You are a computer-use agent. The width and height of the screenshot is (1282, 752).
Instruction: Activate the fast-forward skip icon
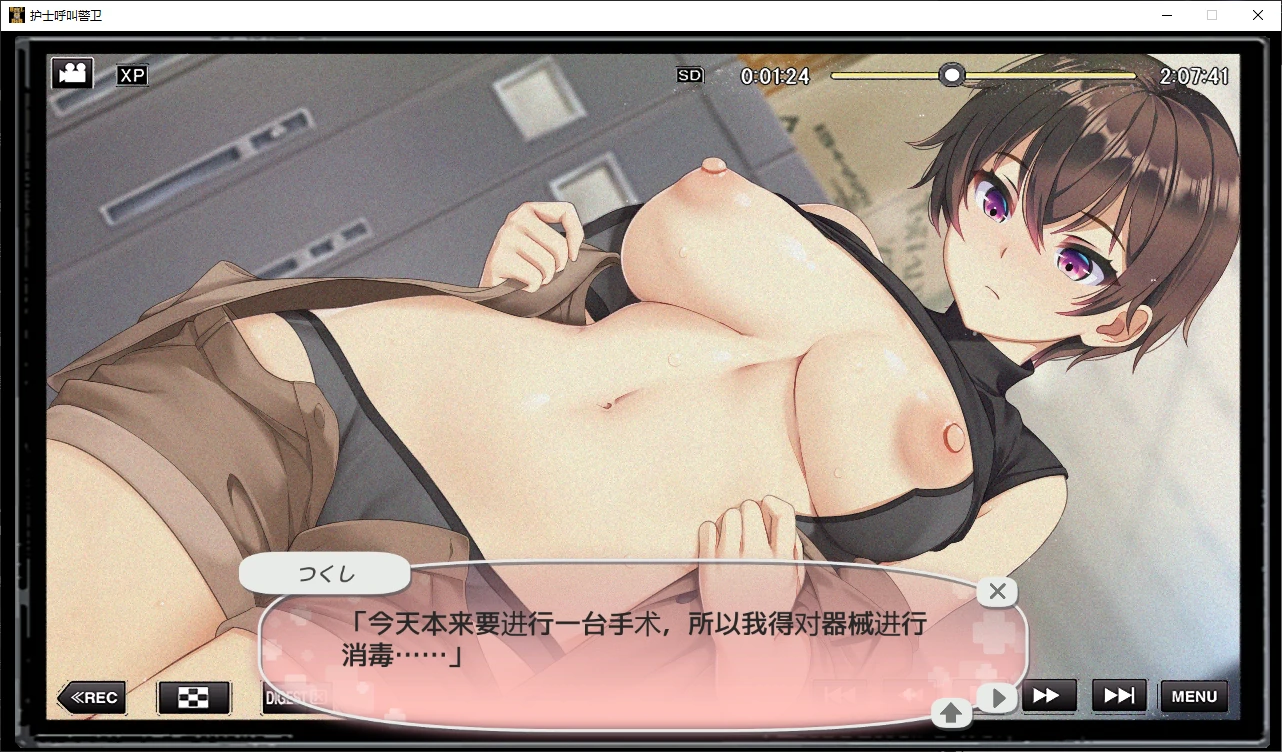coord(1049,696)
